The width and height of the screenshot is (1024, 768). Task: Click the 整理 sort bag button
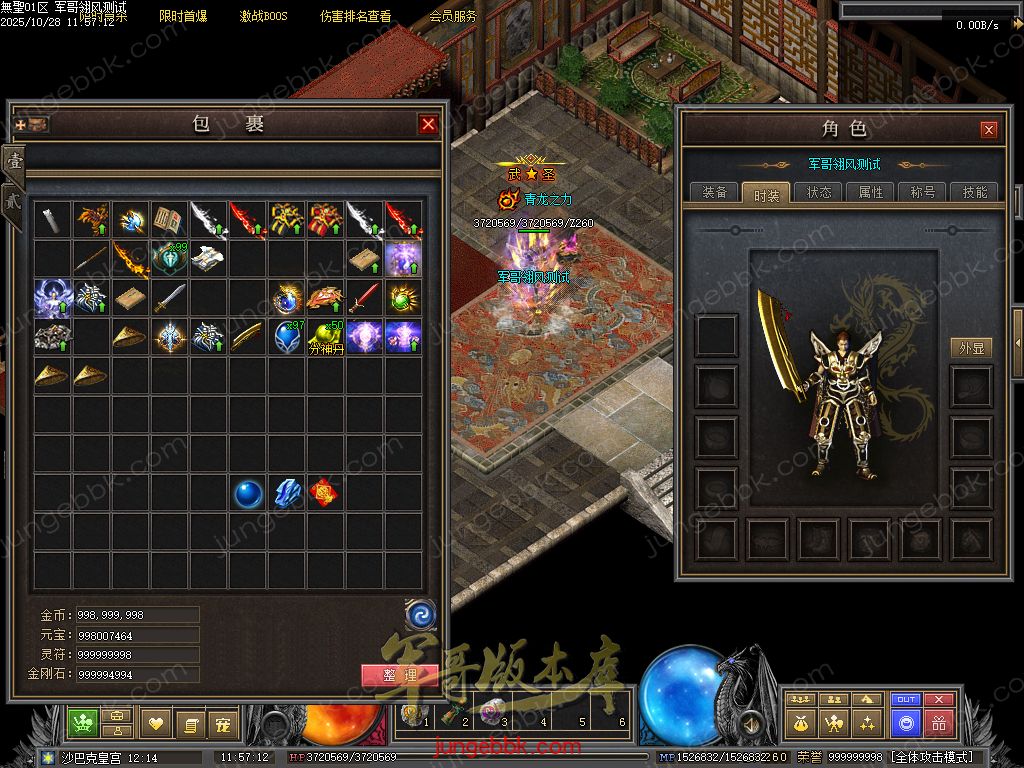(399, 675)
